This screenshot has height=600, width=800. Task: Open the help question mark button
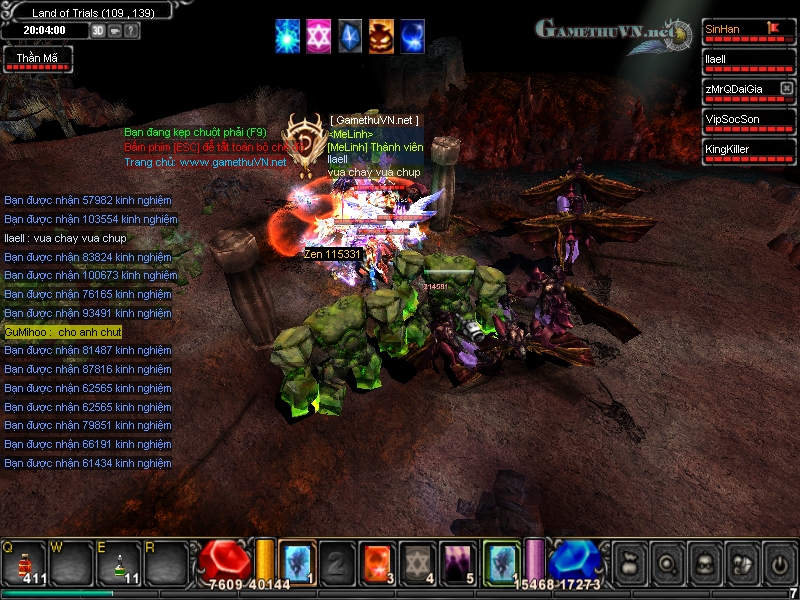[x=132, y=31]
